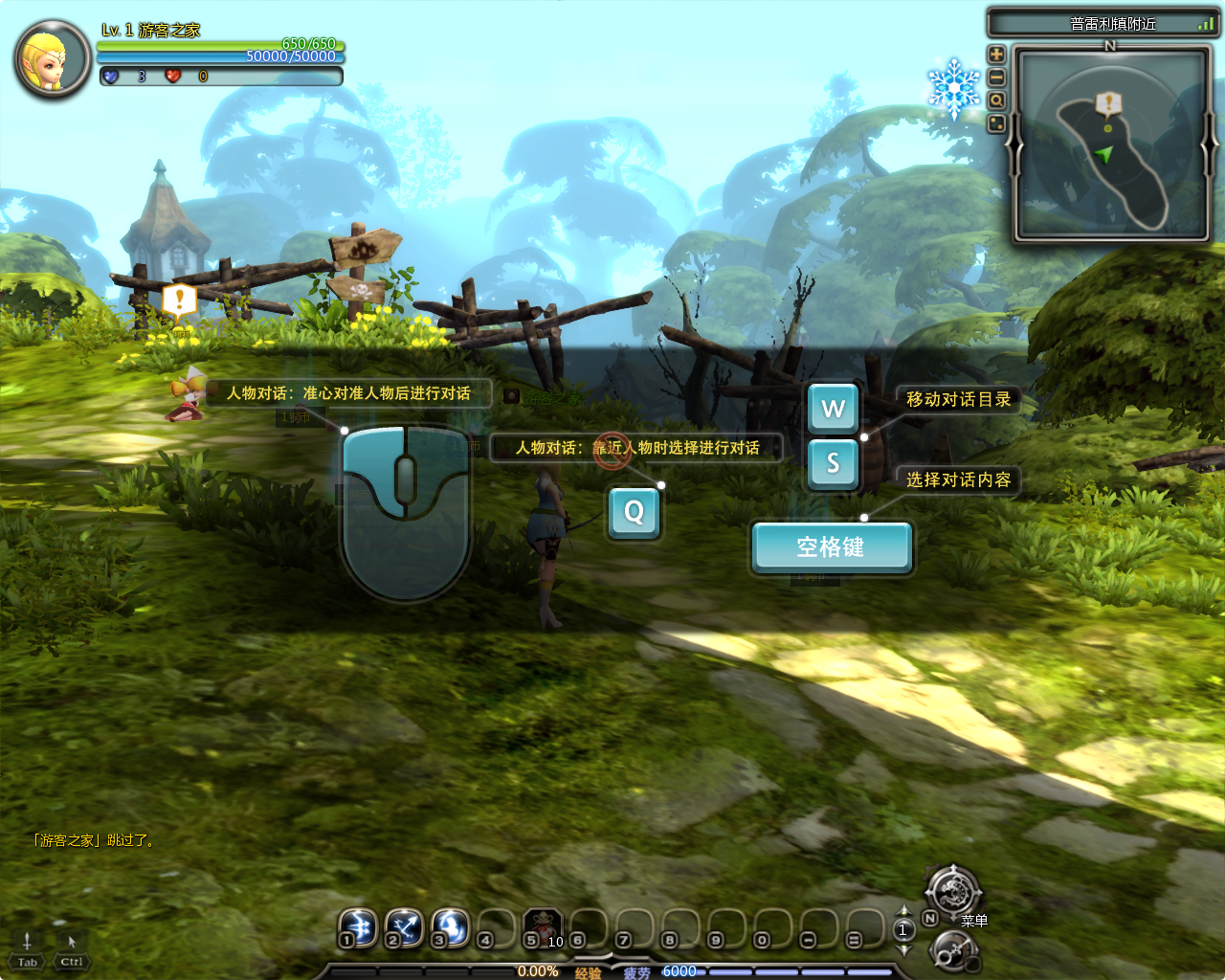Click the magnifier button beside the minimap

point(996,100)
